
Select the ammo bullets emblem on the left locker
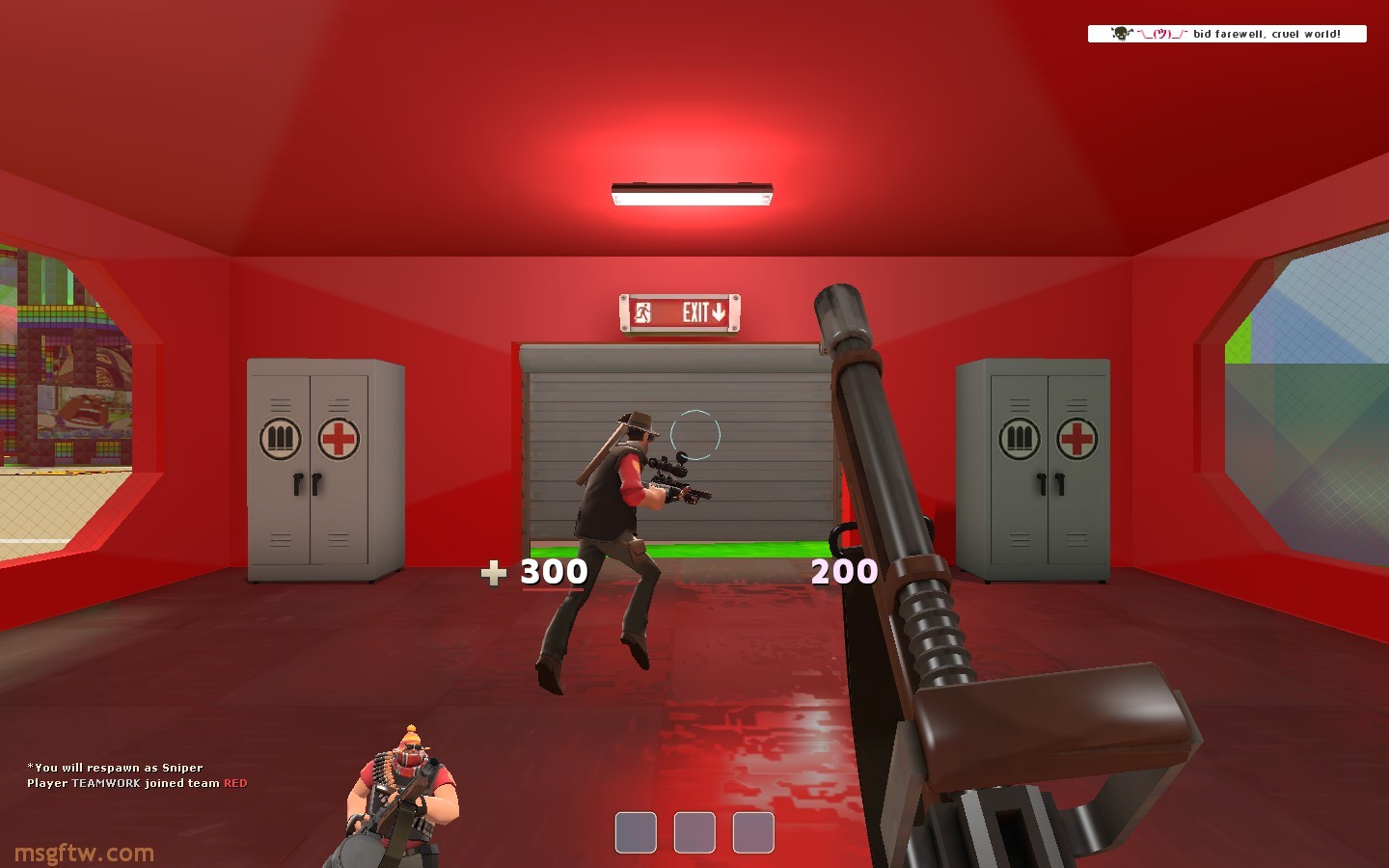(x=281, y=438)
